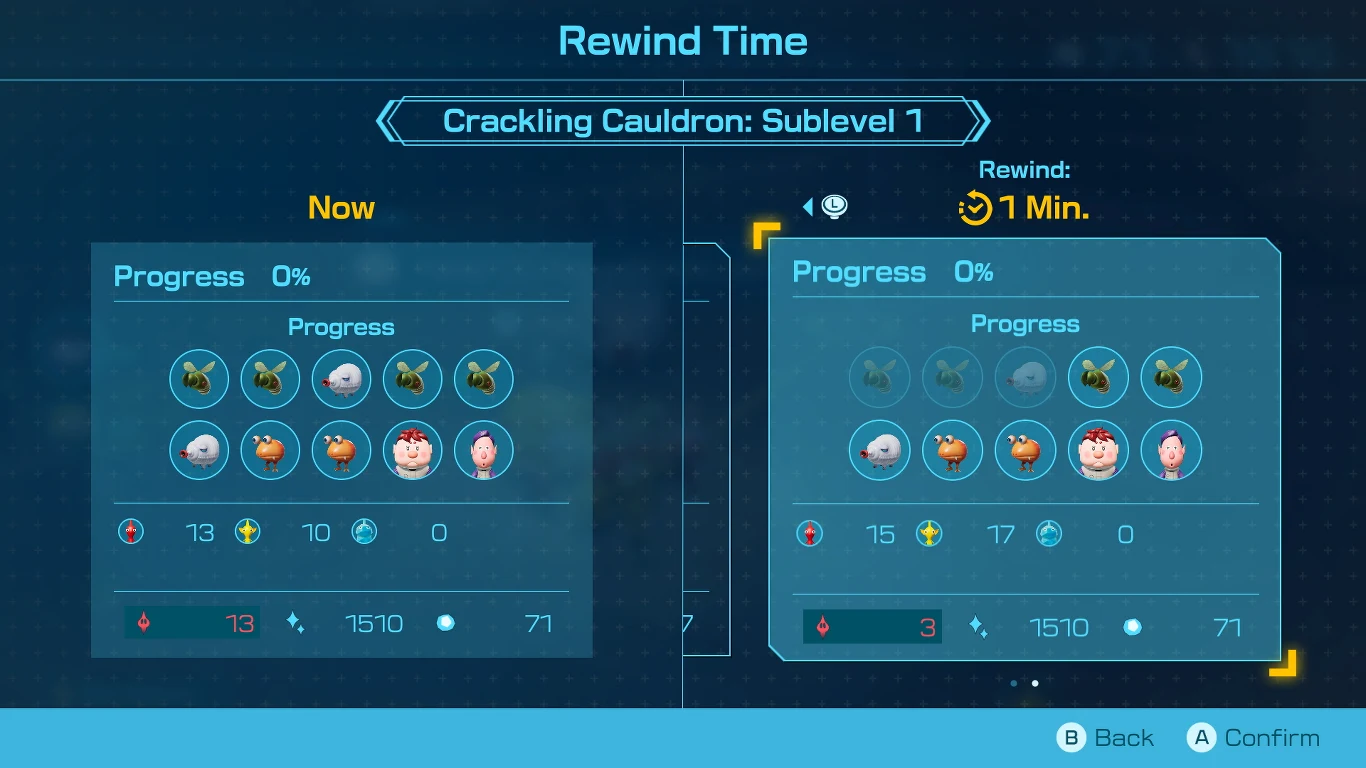
Task: Click the glow flame icon beside the red 13
Action: [x=143, y=623]
